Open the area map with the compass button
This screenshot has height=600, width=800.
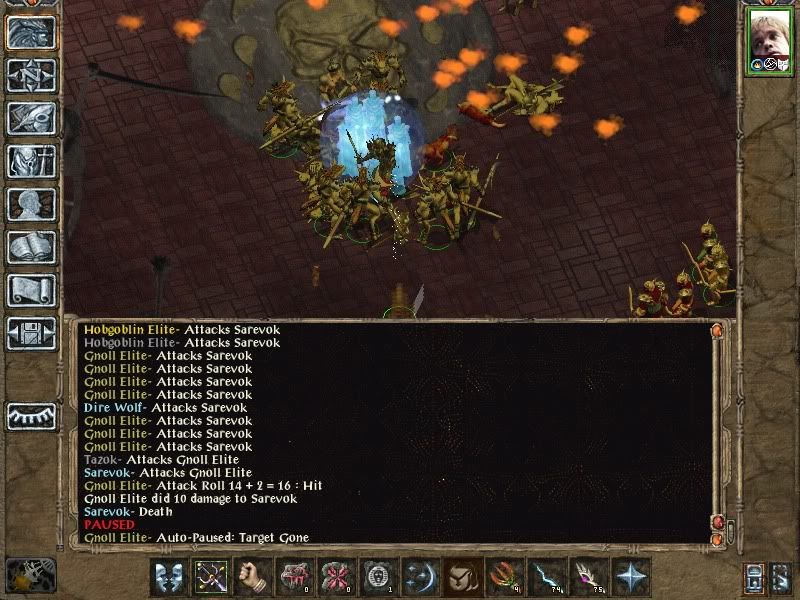[31, 74]
